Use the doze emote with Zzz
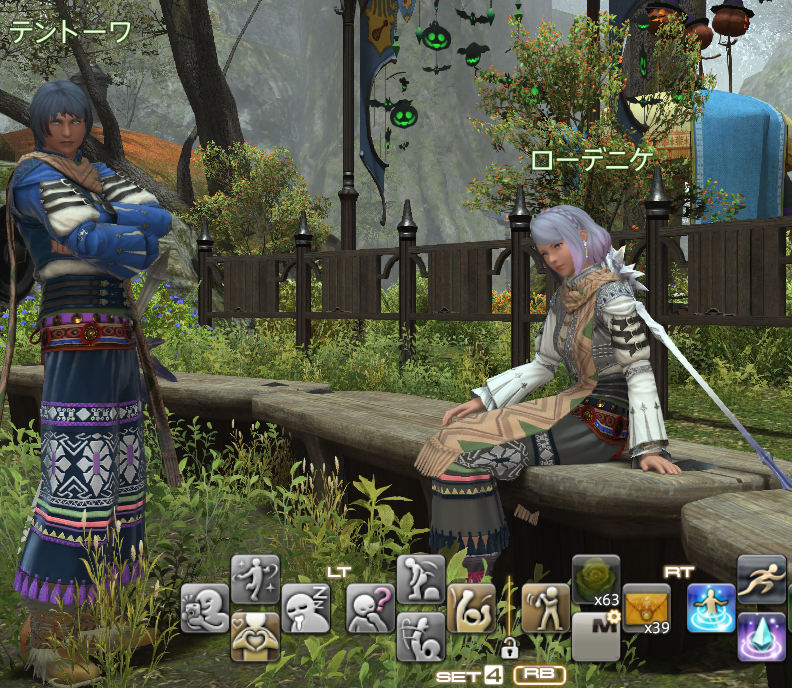This screenshot has height=688, width=792. click(305, 608)
